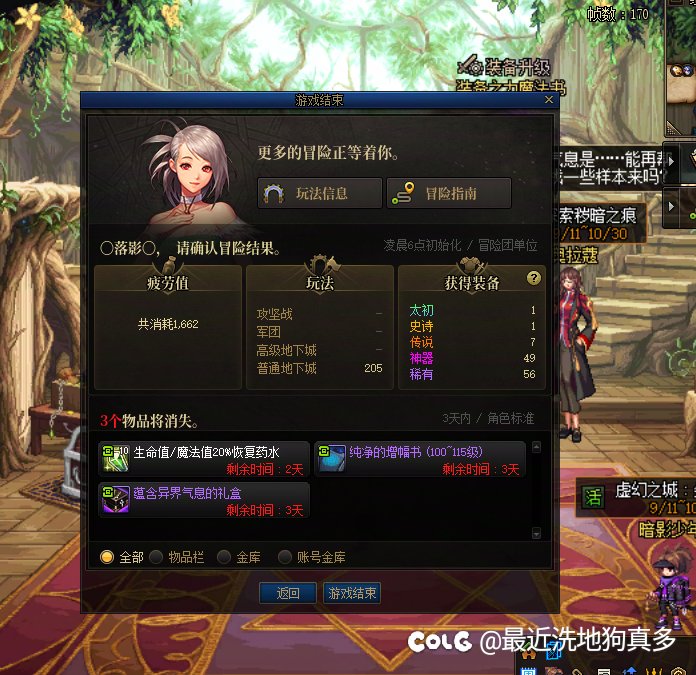
Task: Click the 返回 button
Action: pyautogui.click(x=288, y=593)
